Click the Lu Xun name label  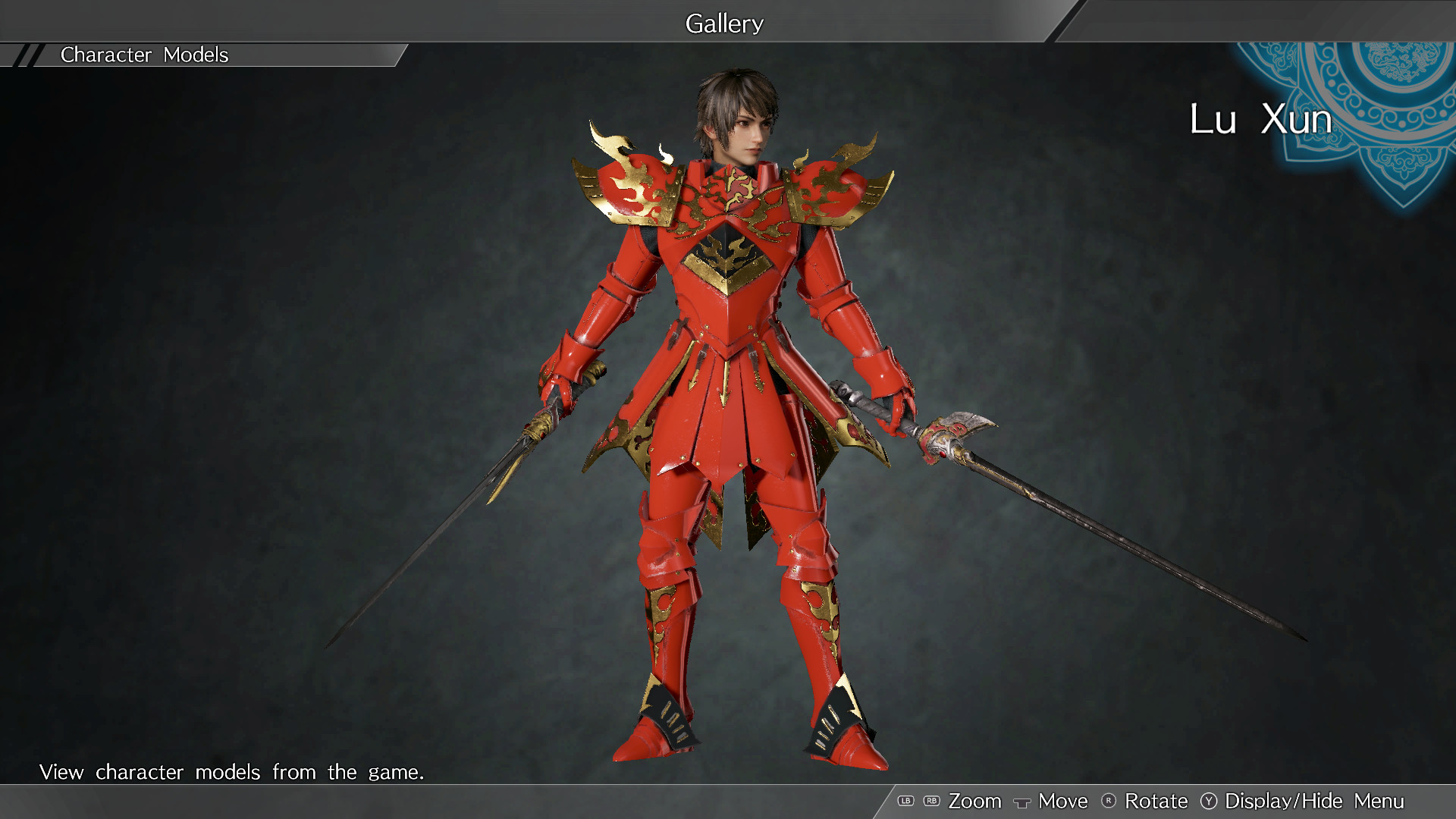[x=1260, y=119]
